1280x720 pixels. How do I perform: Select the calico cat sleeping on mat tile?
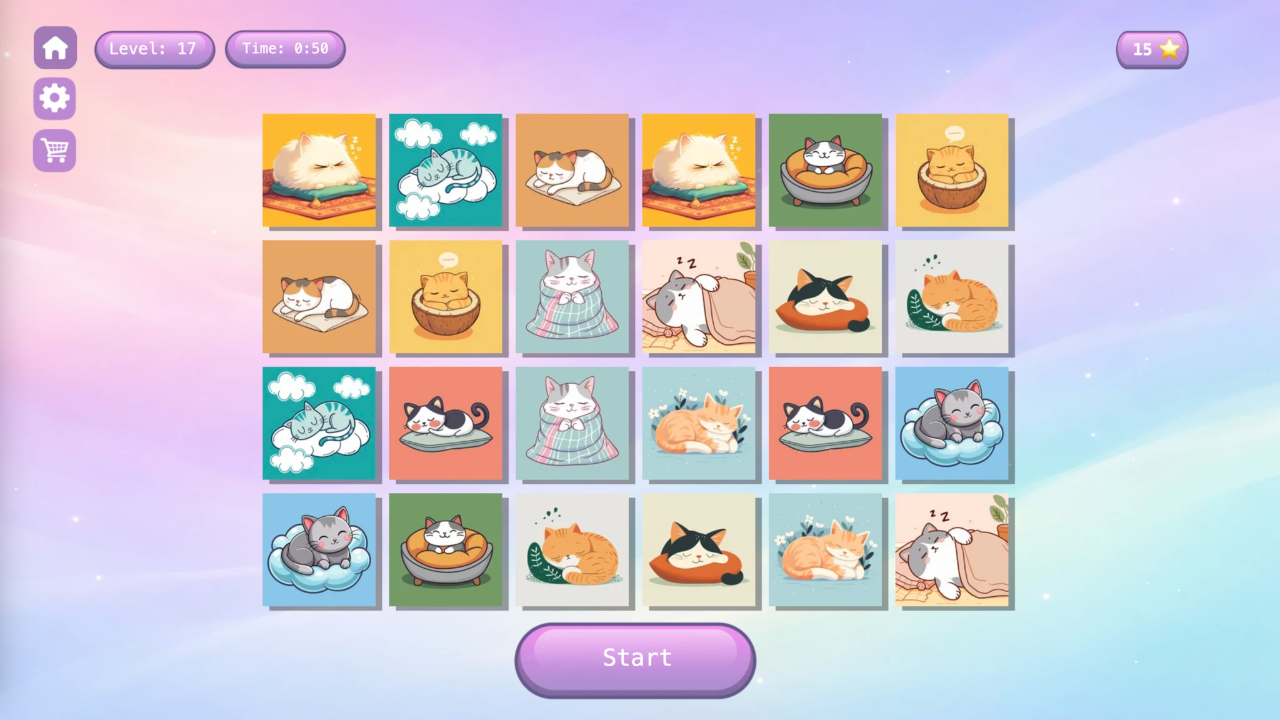(x=573, y=170)
